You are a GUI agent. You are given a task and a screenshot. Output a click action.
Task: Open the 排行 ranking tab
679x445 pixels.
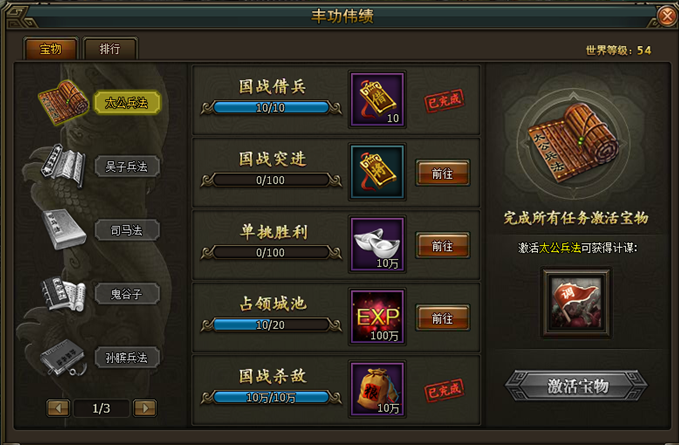pos(110,48)
